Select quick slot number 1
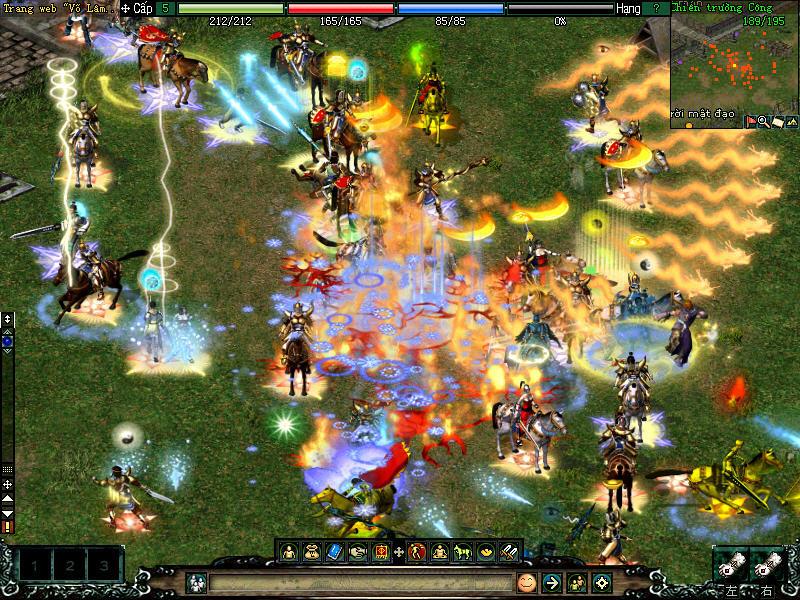 point(35,566)
